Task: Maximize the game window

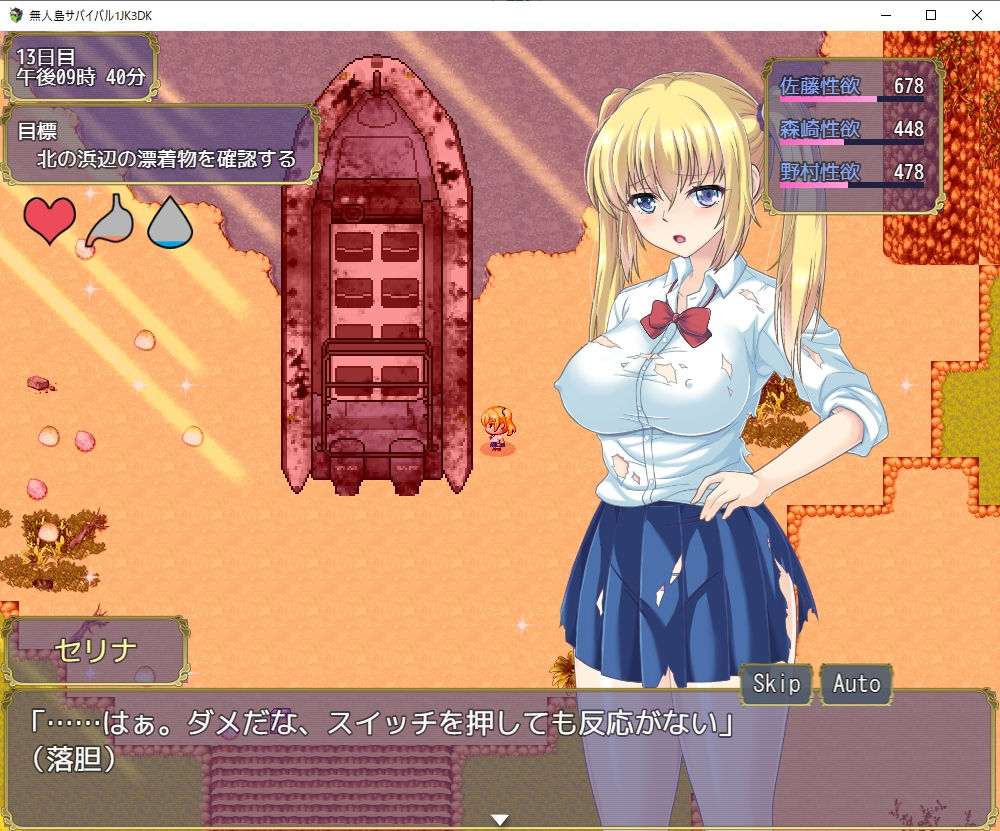Action: [930, 15]
